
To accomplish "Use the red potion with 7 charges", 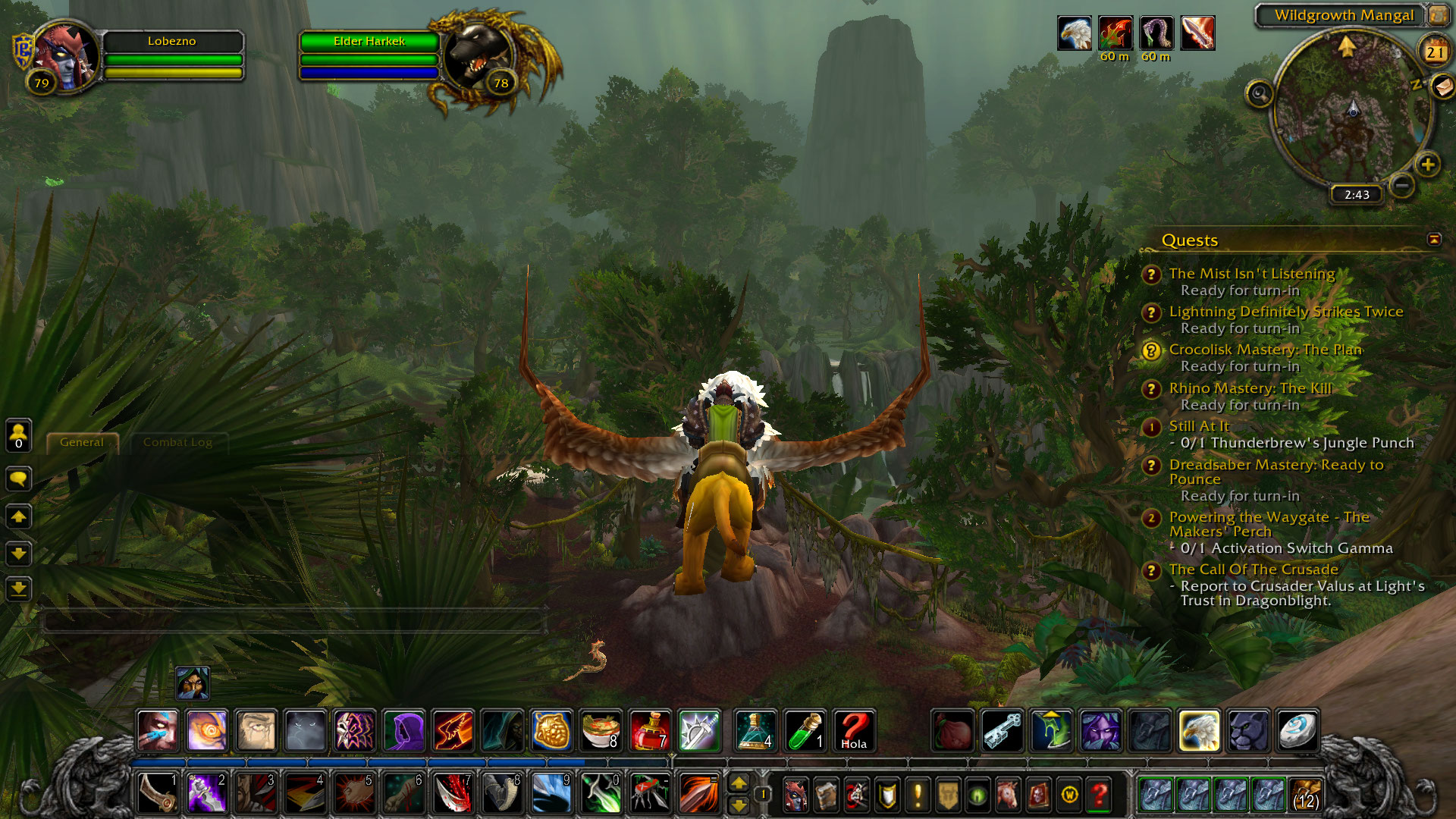I will pos(649,731).
